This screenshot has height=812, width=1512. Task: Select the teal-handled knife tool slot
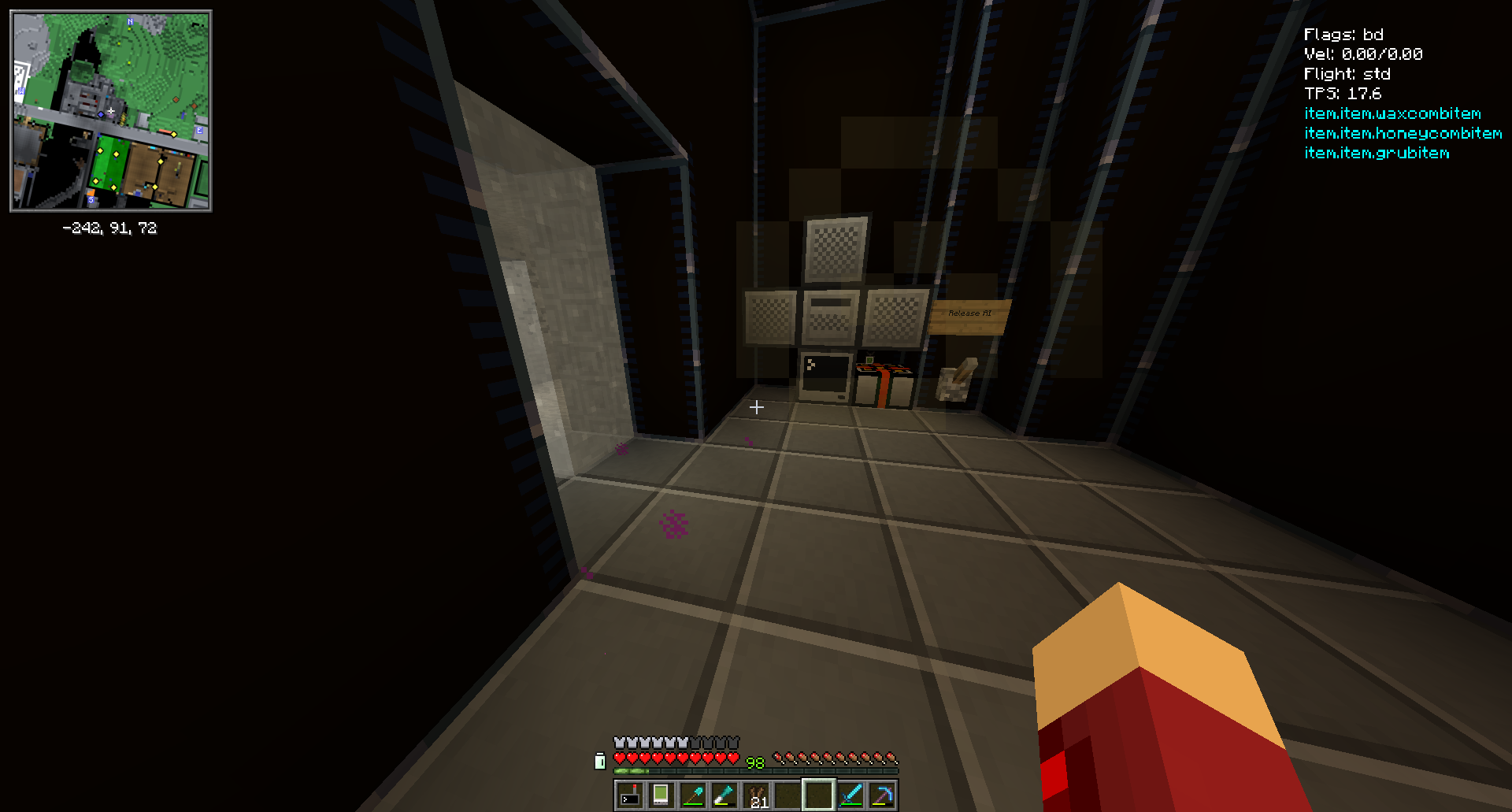pos(724,795)
